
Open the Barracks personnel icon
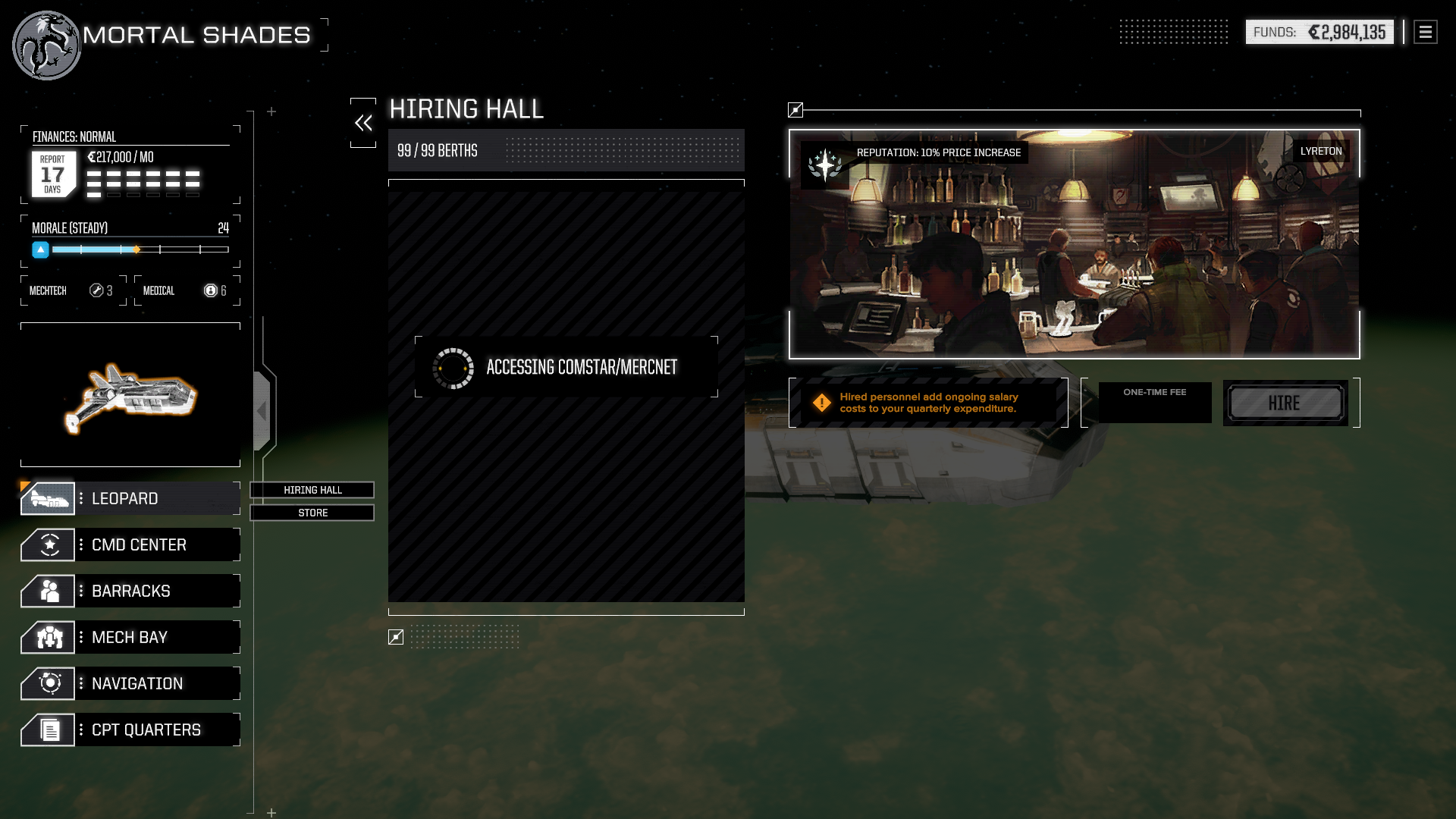click(47, 591)
